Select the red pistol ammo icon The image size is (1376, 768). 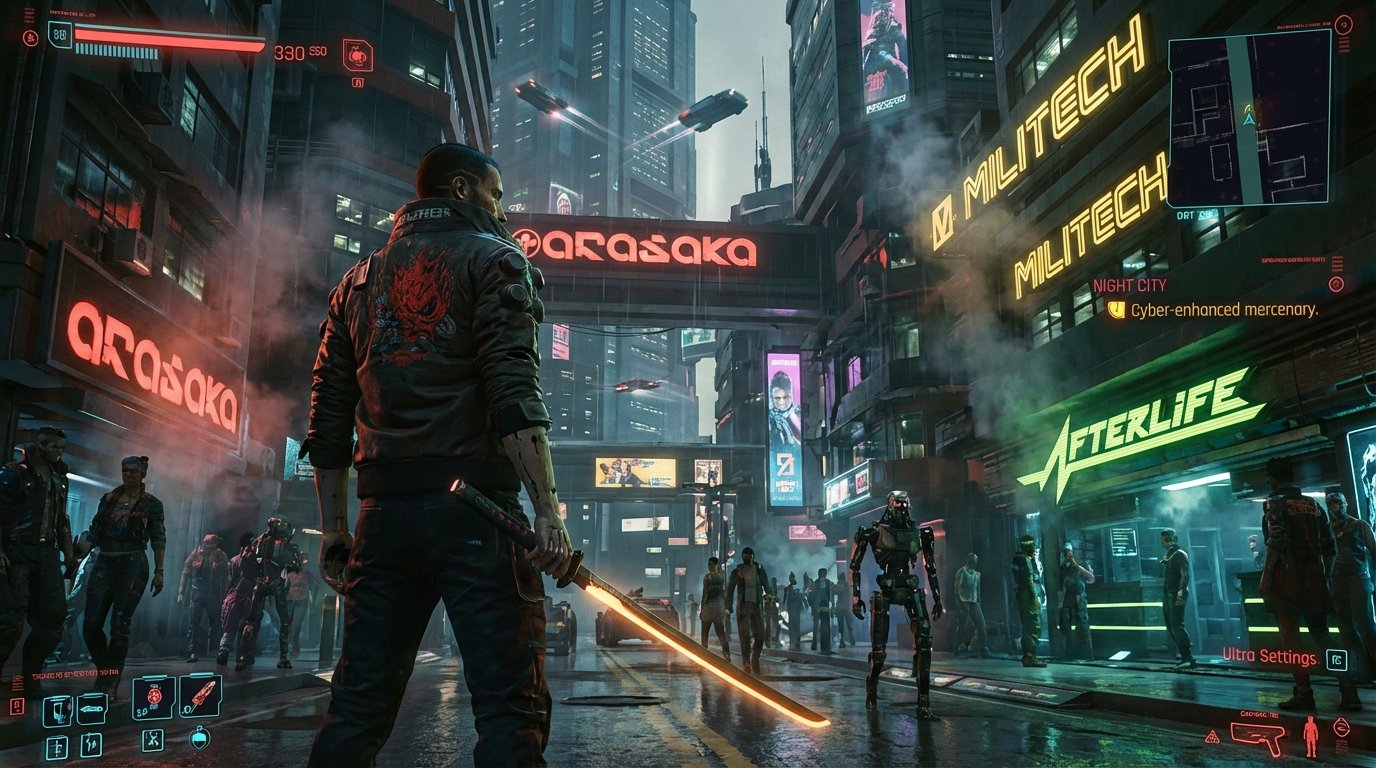click(1257, 734)
